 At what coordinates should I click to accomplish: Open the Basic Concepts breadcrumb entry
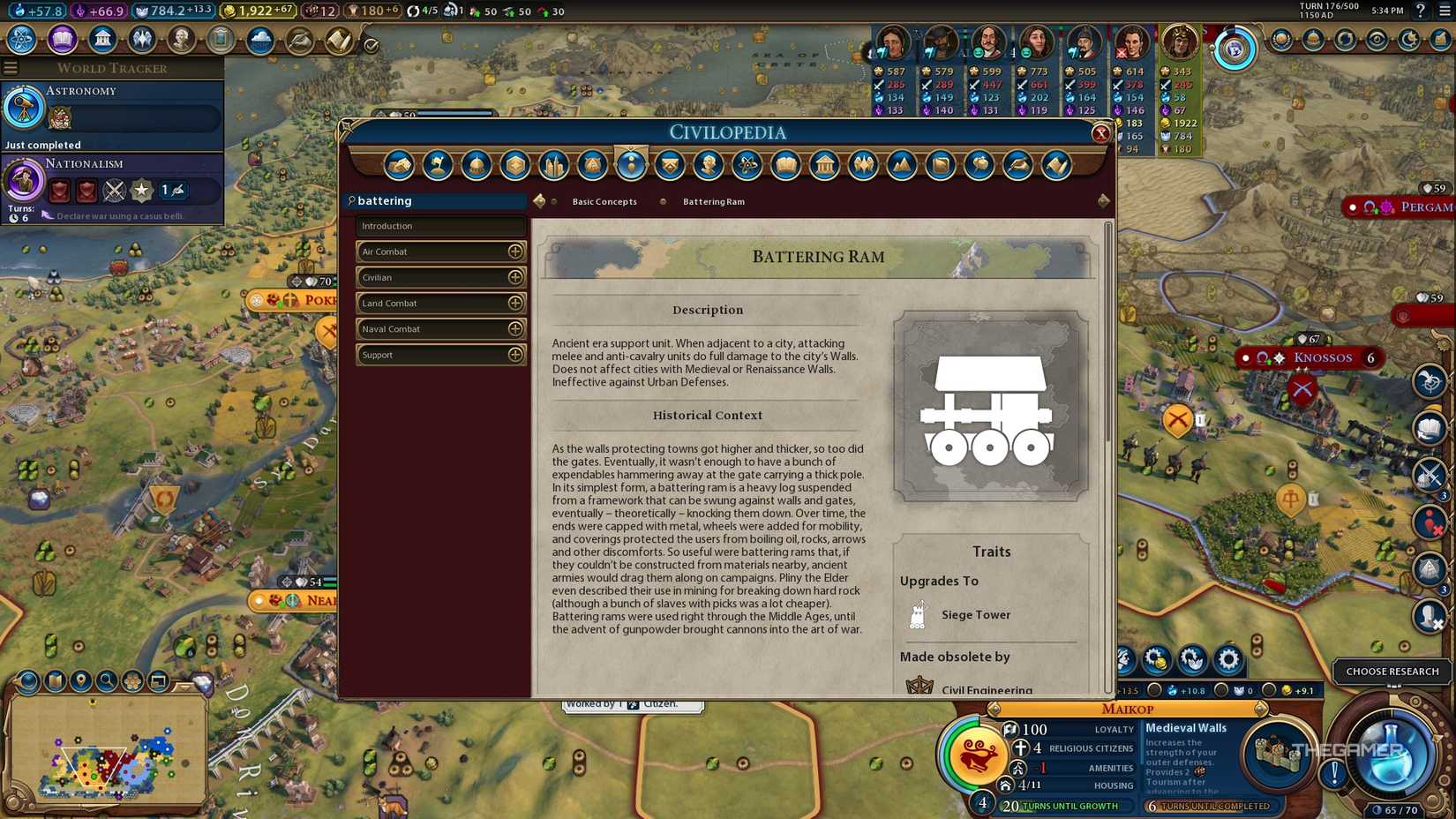(x=604, y=201)
